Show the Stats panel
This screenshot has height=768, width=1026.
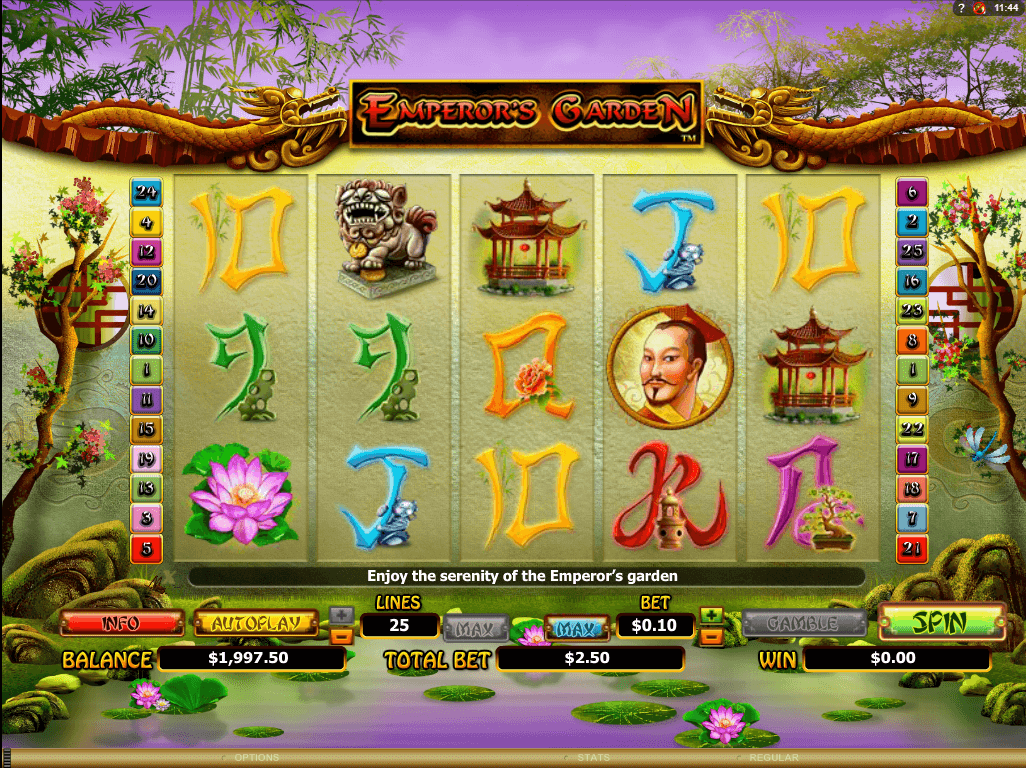[593, 758]
